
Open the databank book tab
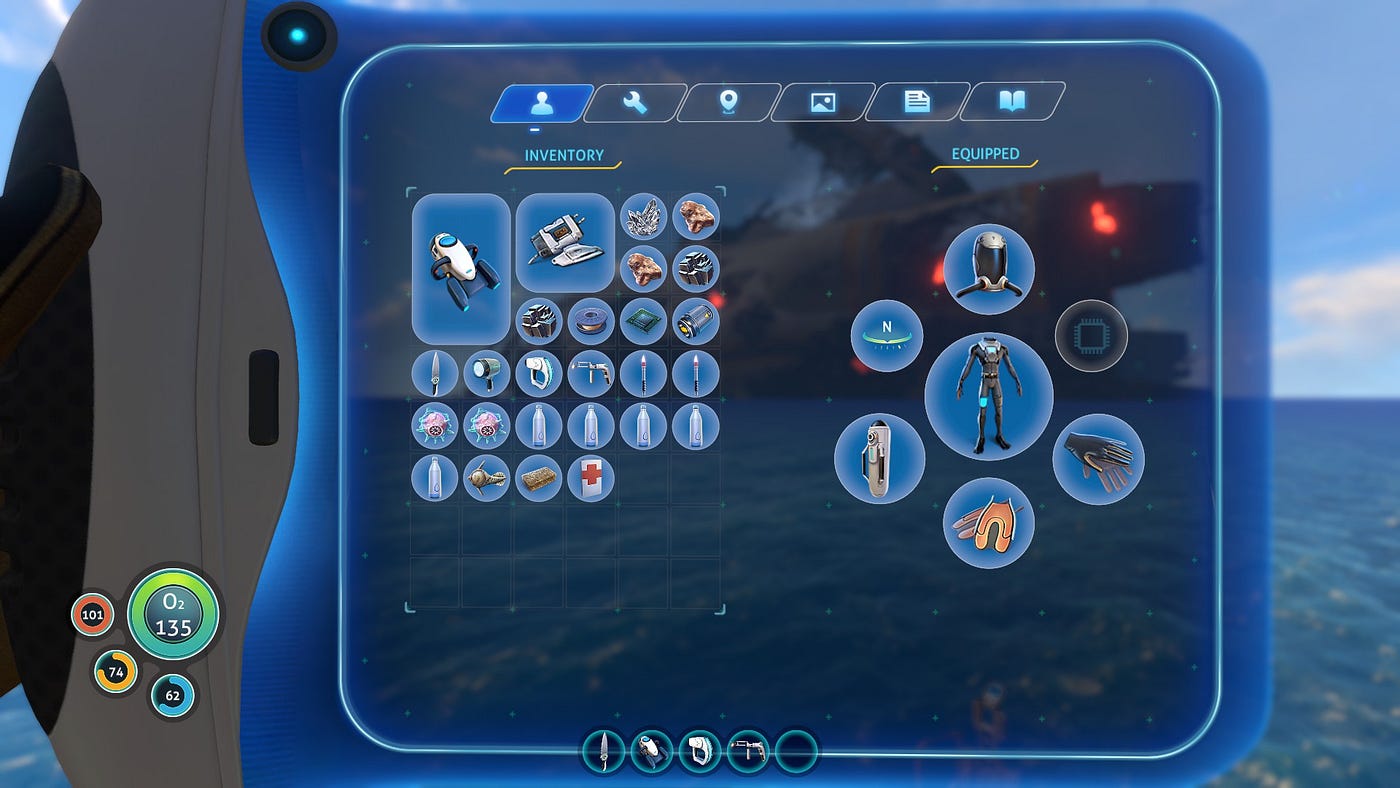(1011, 99)
